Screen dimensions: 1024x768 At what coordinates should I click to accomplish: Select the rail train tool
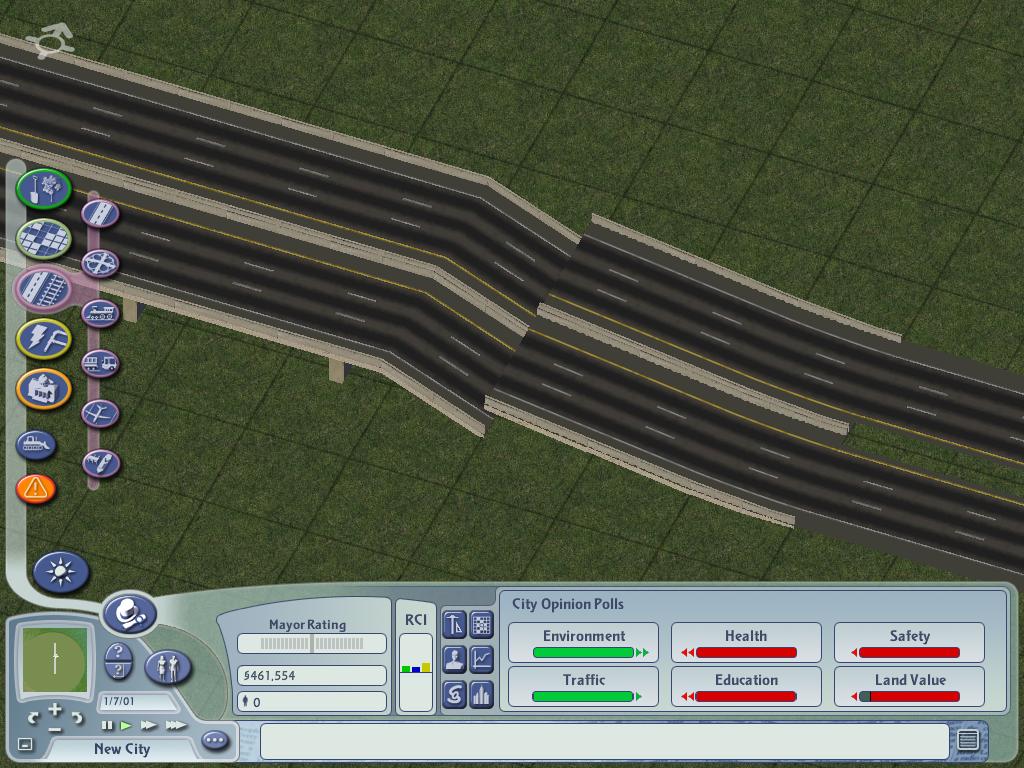[100, 313]
